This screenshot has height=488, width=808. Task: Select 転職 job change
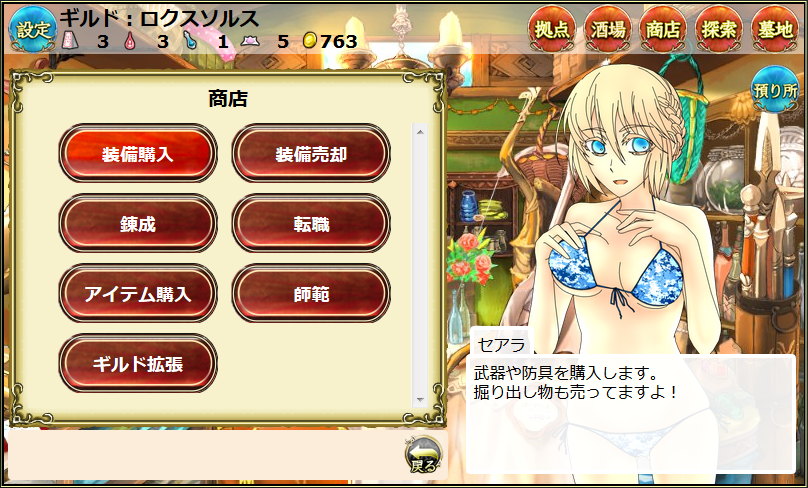[311, 224]
